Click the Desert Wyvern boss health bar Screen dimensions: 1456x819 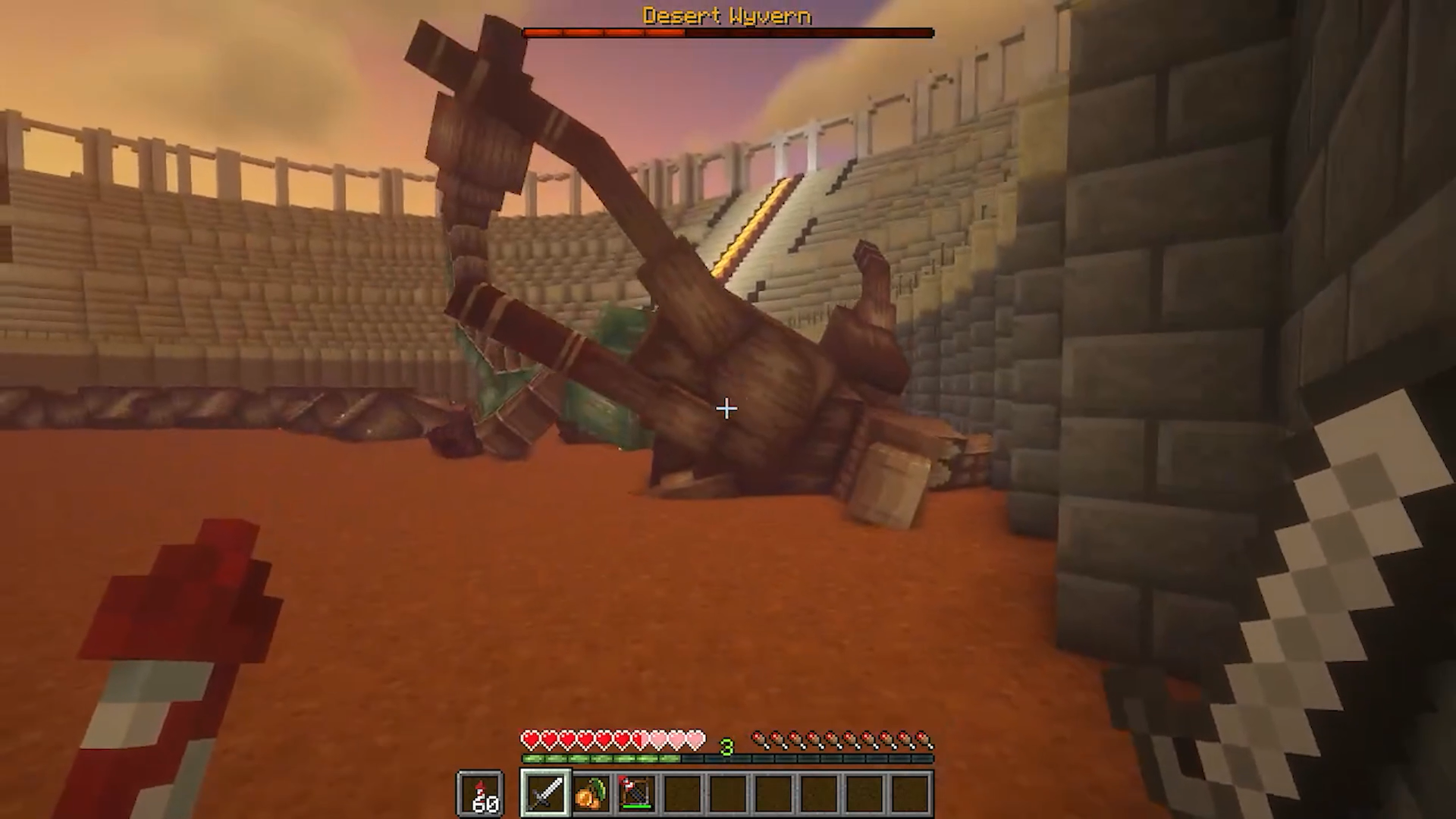pos(726,33)
